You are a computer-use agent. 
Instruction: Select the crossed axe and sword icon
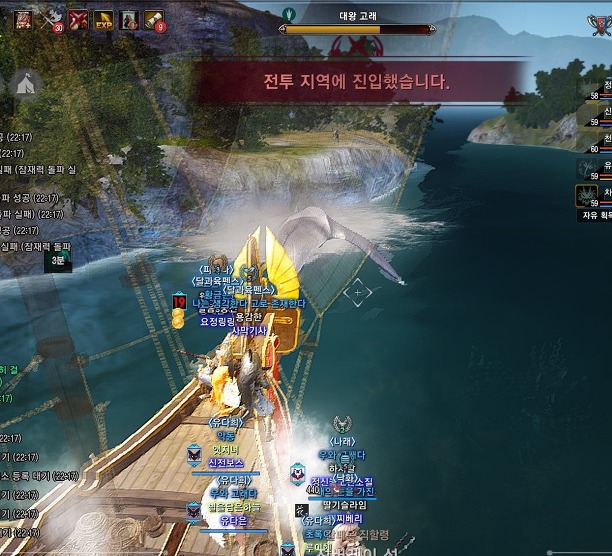(x=51, y=19)
